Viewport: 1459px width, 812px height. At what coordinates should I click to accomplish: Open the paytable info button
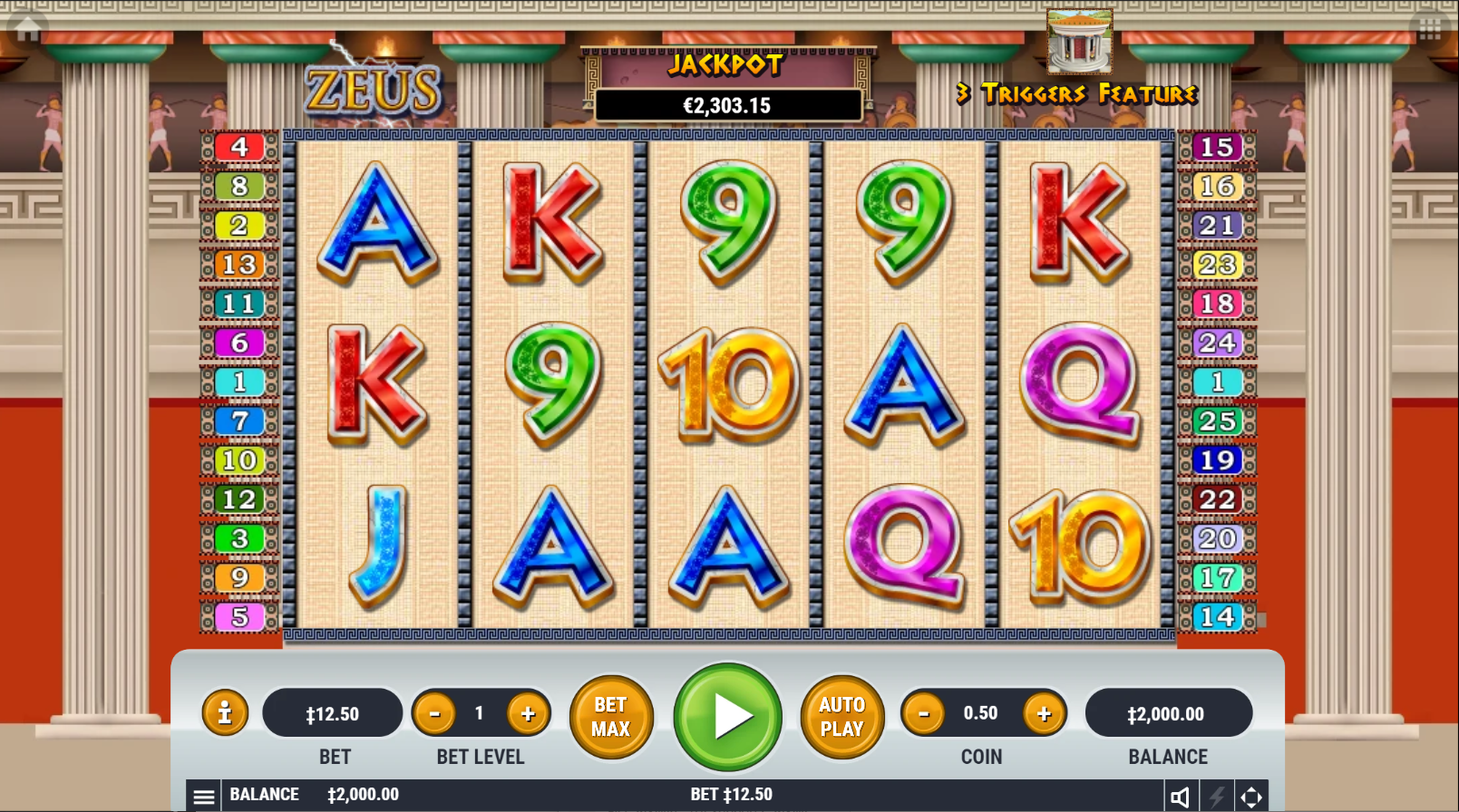[225, 713]
